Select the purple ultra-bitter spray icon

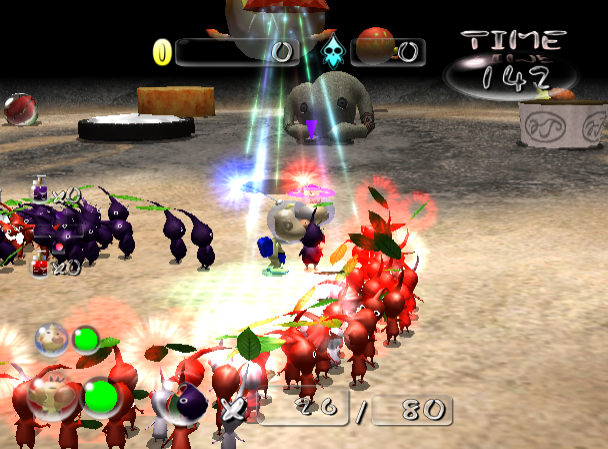coord(40,189)
